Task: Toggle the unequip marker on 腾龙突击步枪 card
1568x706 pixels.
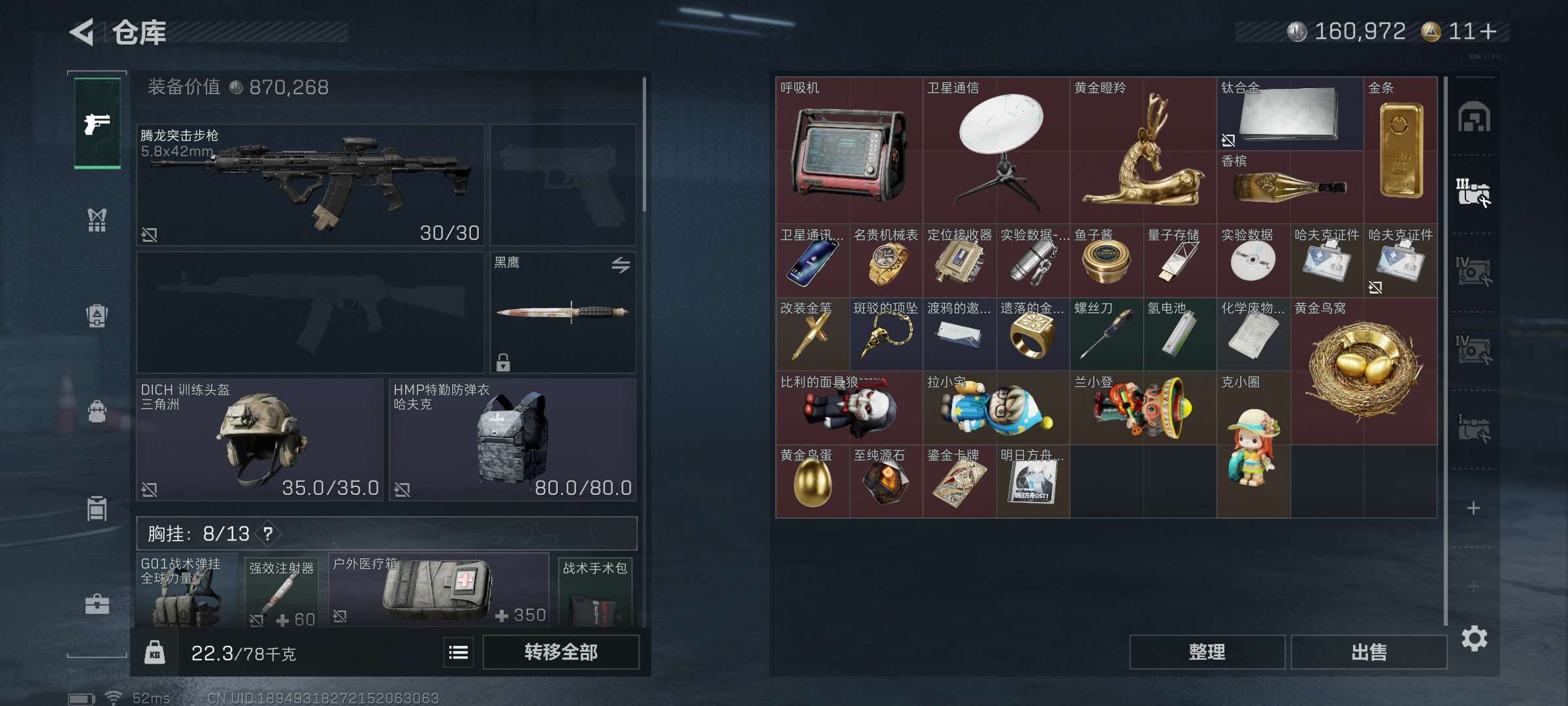Action: point(150,234)
